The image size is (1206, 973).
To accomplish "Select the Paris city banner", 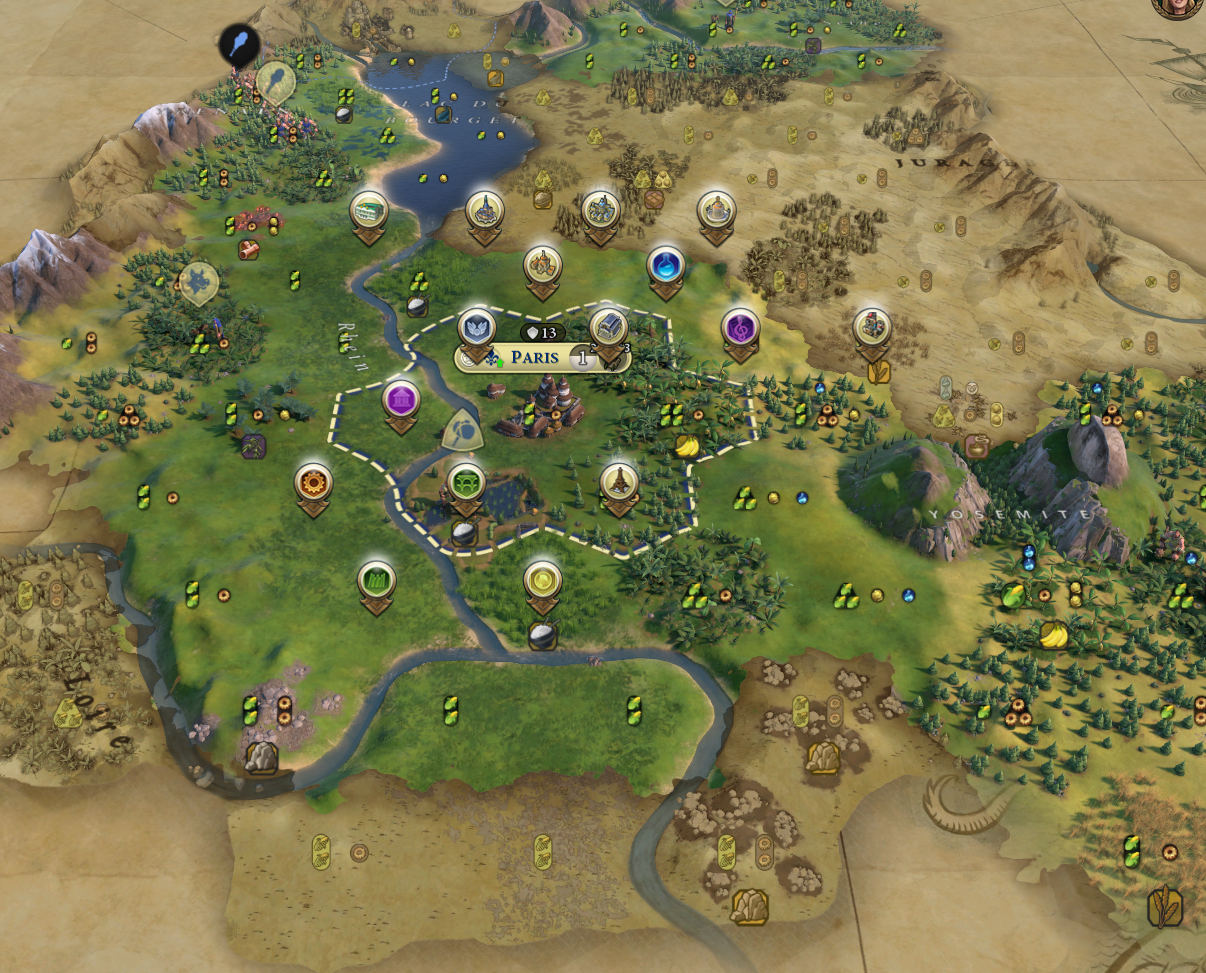I will coord(540,357).
